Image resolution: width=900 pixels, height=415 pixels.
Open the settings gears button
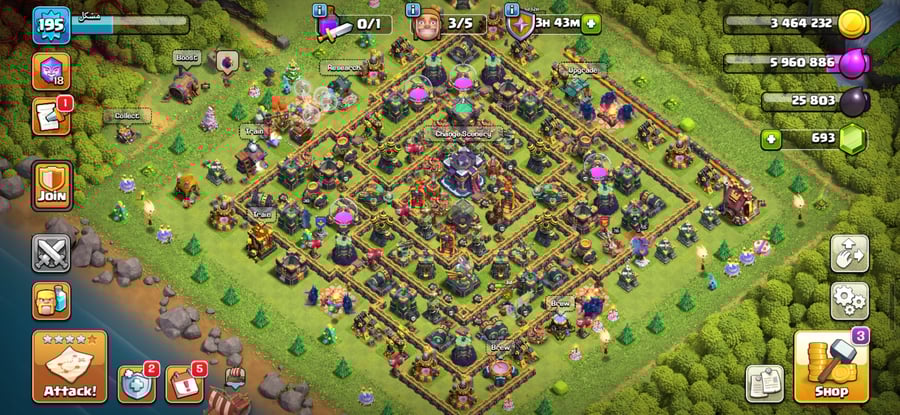849,298
